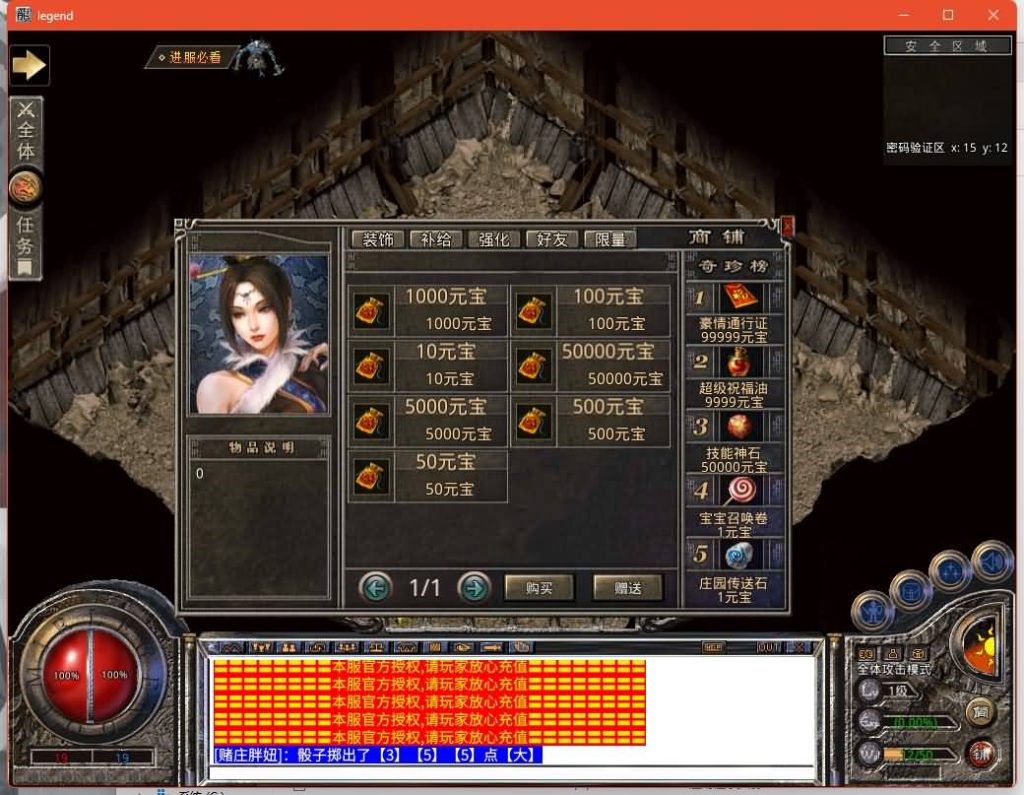Click the 赠送 gift button
1024x795 pixels.
[x=628, y=588]
